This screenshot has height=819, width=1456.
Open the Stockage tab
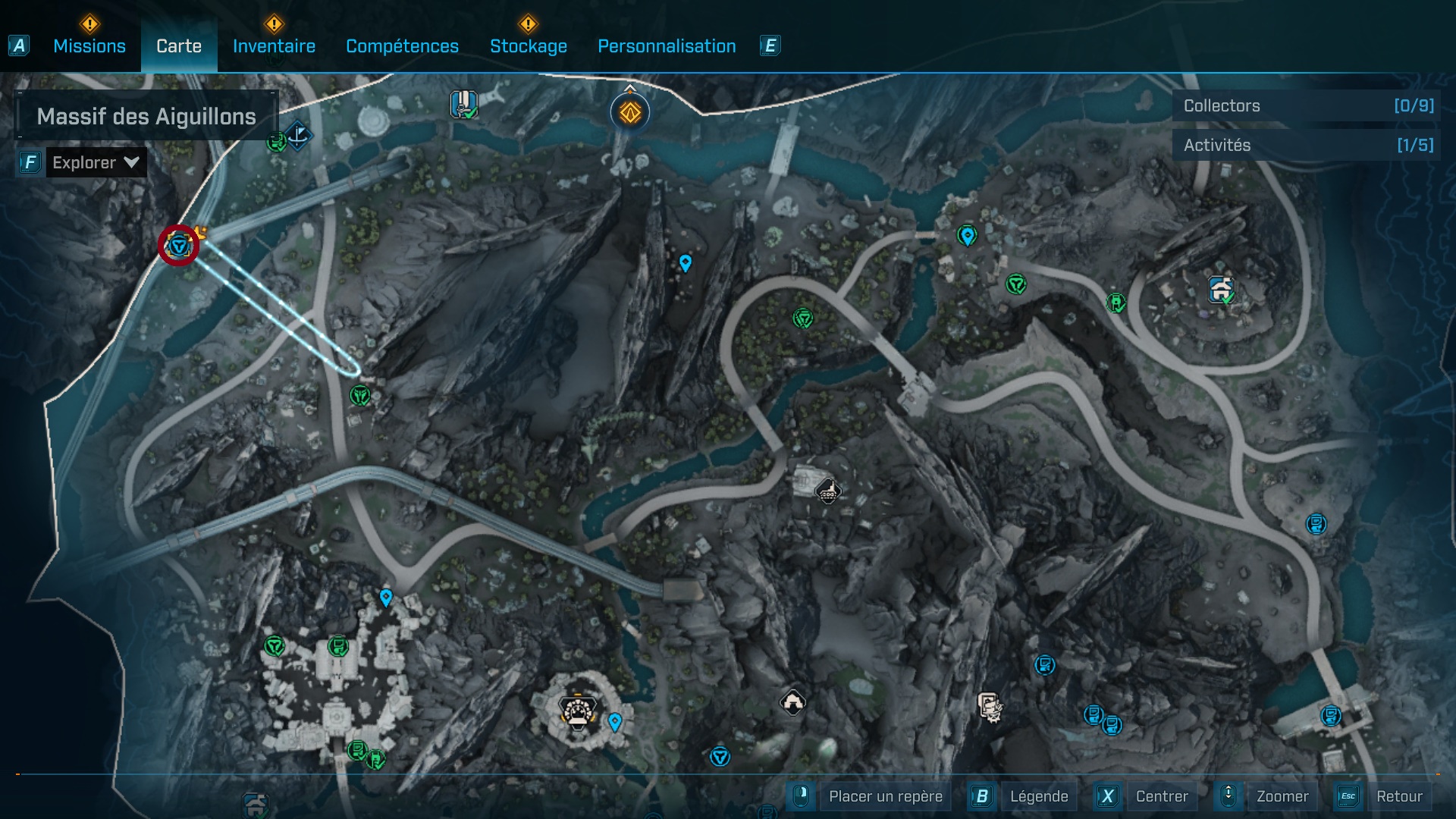[x=528, y=46]
